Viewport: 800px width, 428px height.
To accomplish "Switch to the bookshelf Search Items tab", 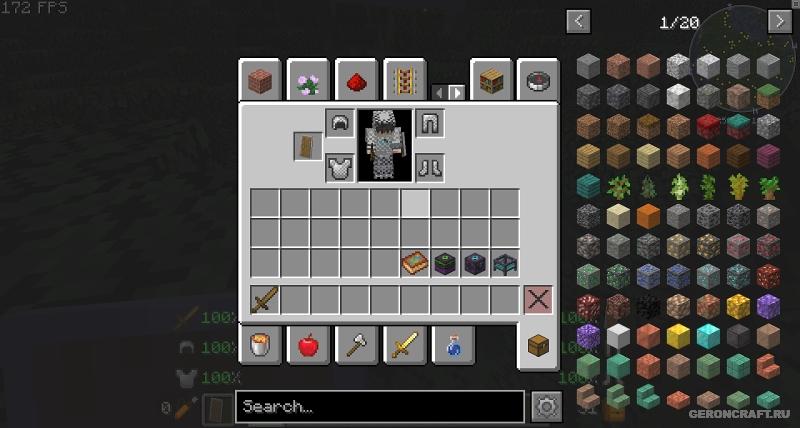I will (489, 80).
